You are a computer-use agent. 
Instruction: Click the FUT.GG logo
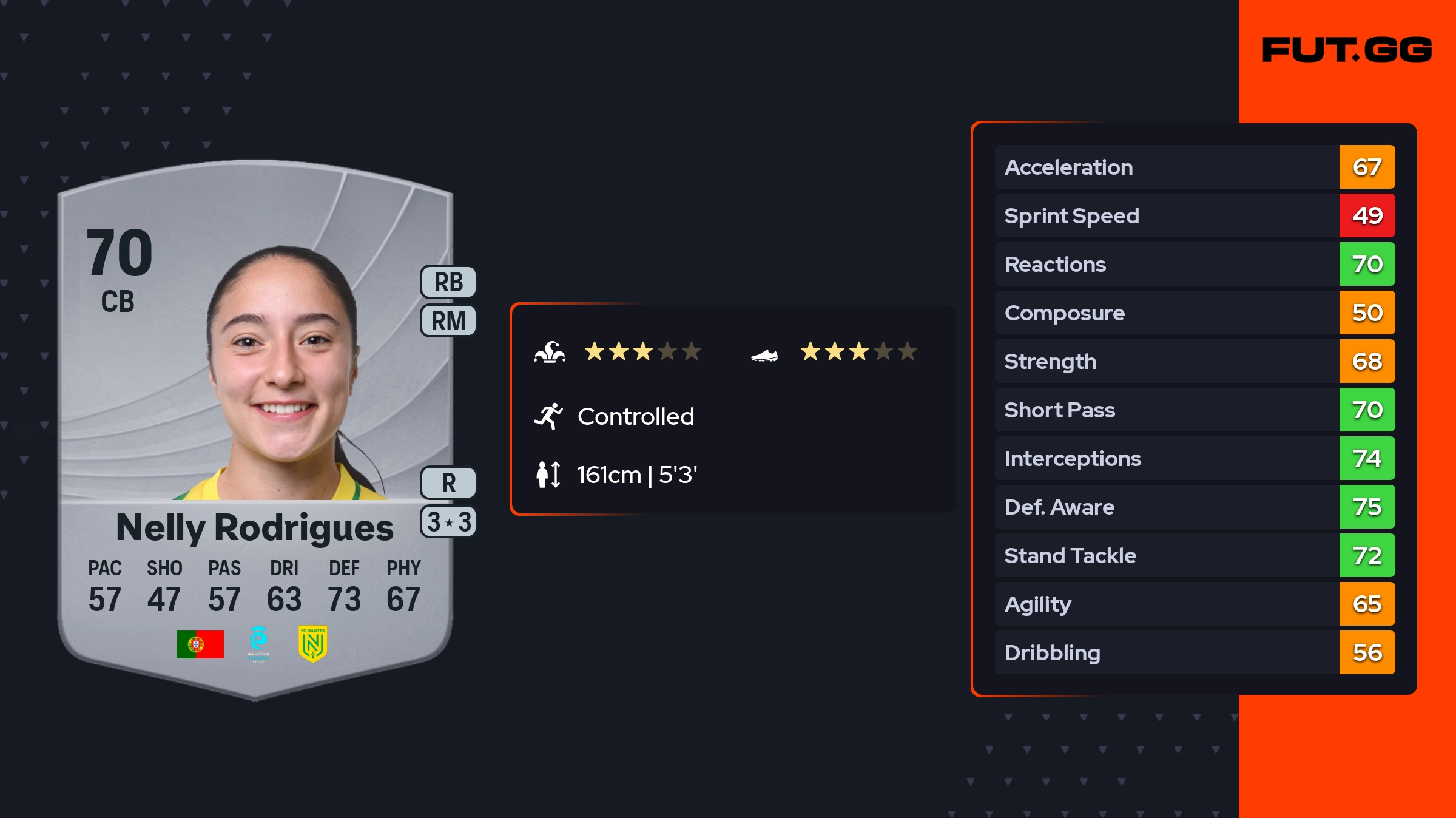tap(1347, 50)
